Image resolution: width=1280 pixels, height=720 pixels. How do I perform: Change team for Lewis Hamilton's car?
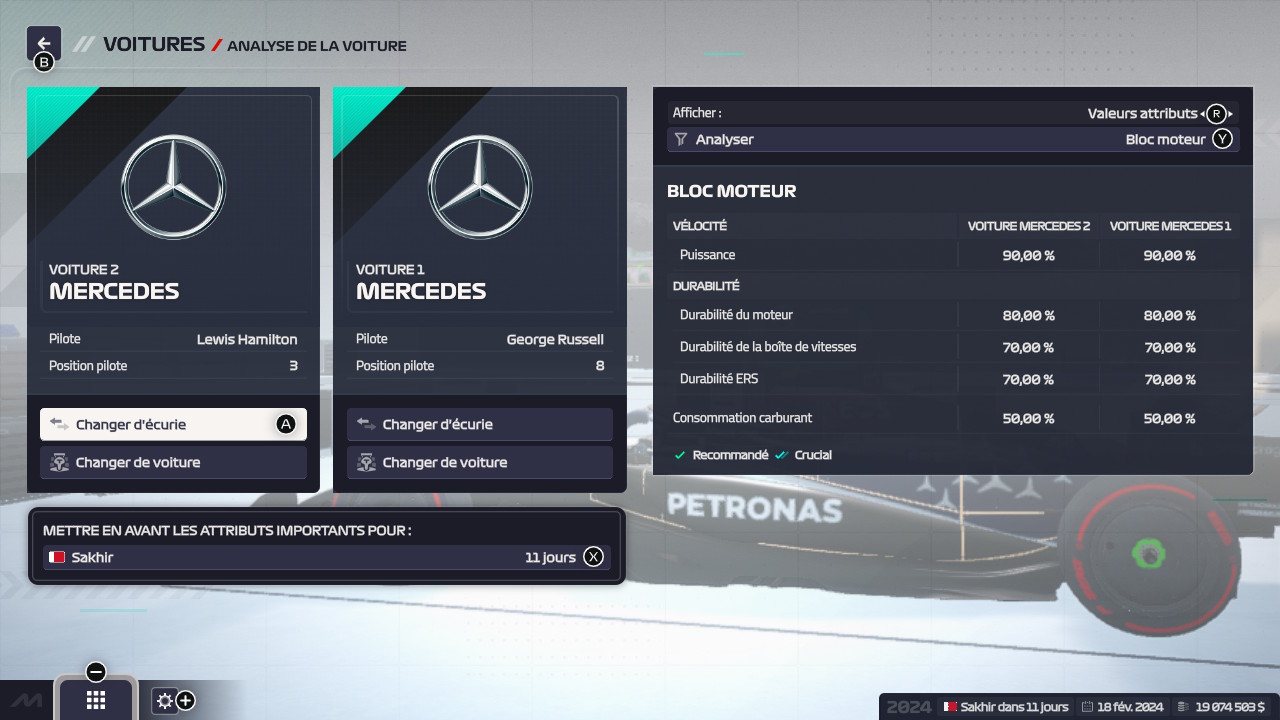pos(173,424)
